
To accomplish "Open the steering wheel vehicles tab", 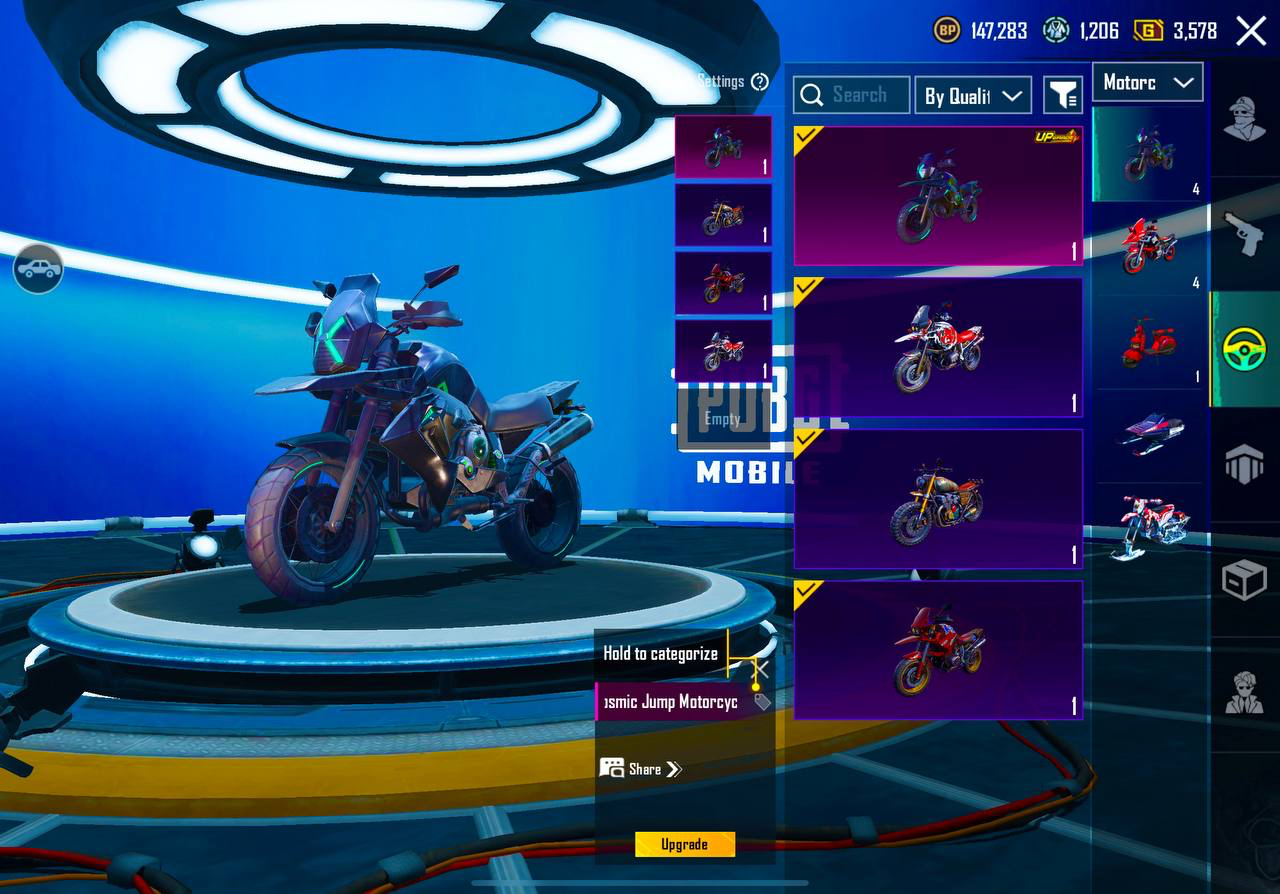I will click(x=1245, y=349).
